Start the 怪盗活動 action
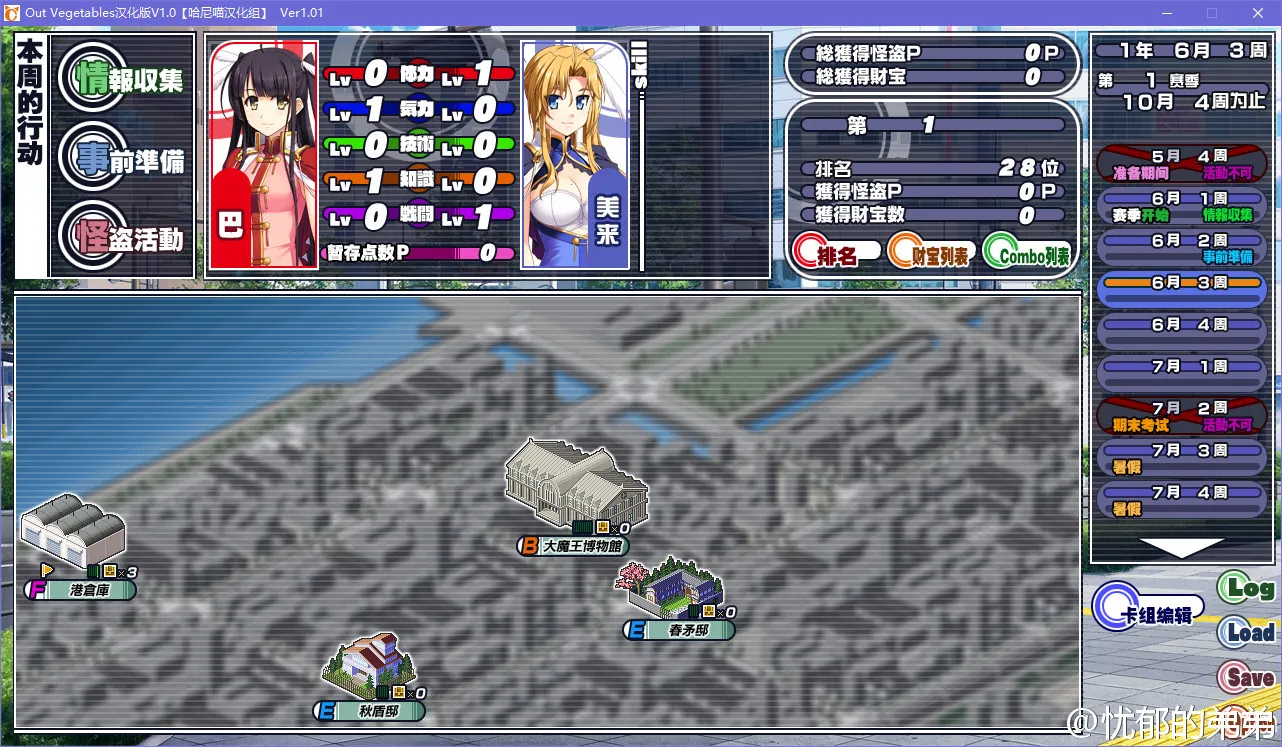Image resolution: width=1282 pixels, height=747 pixels. coord(122,237)
